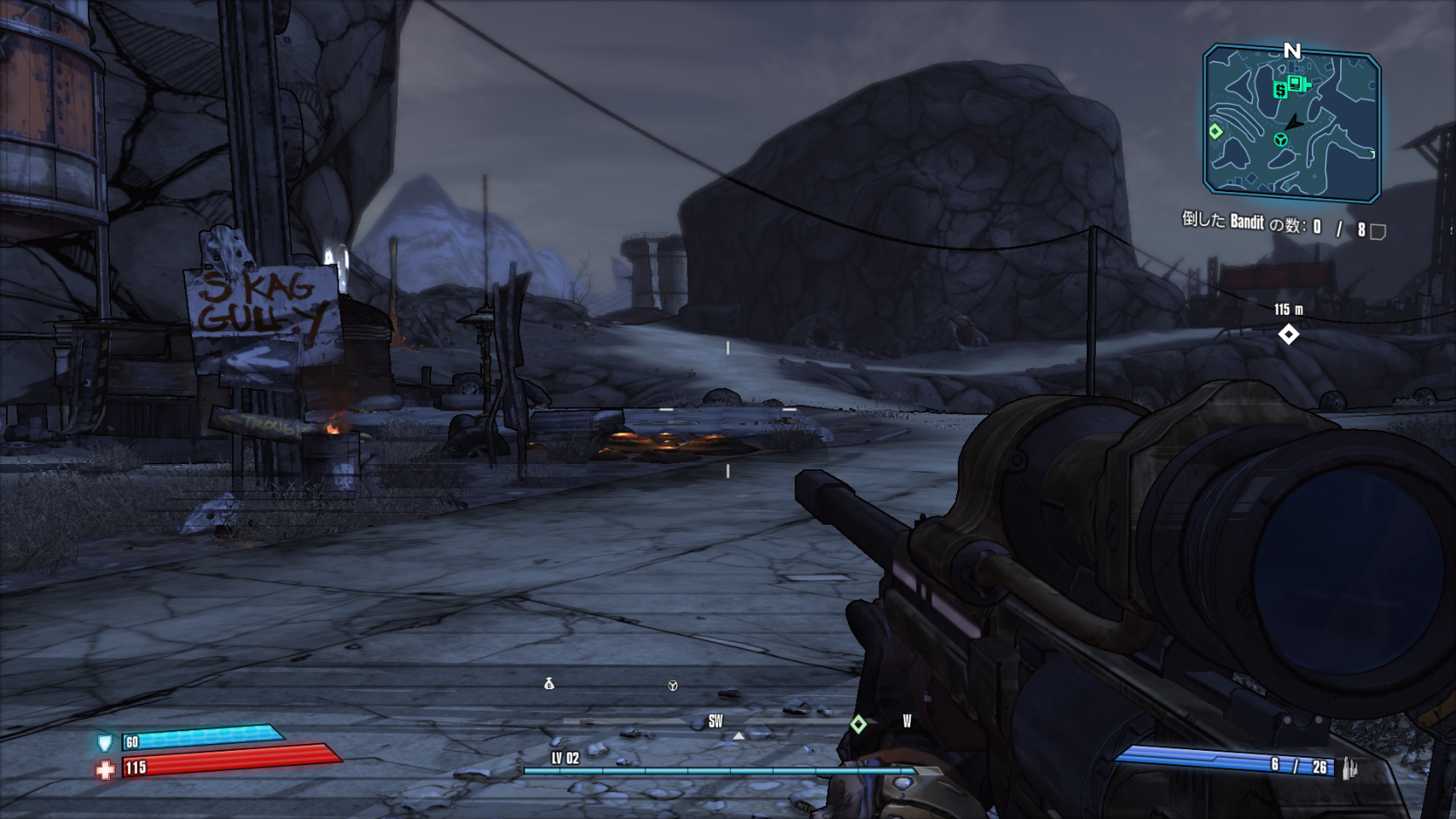Click the SW label on the compass bar
The width and height of the screenshot is (1456, 819).
pyautogui.click(x=716, y=722)
